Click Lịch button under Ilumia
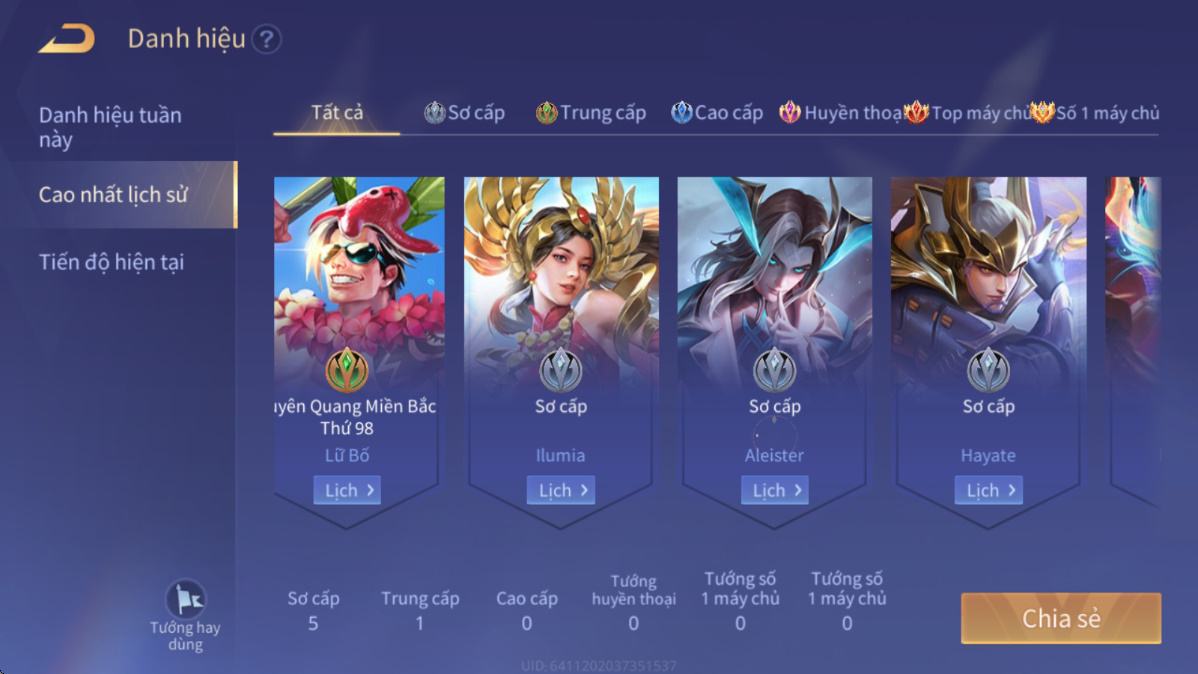Viewport: 1198px width, 674px height. point(561,490)
